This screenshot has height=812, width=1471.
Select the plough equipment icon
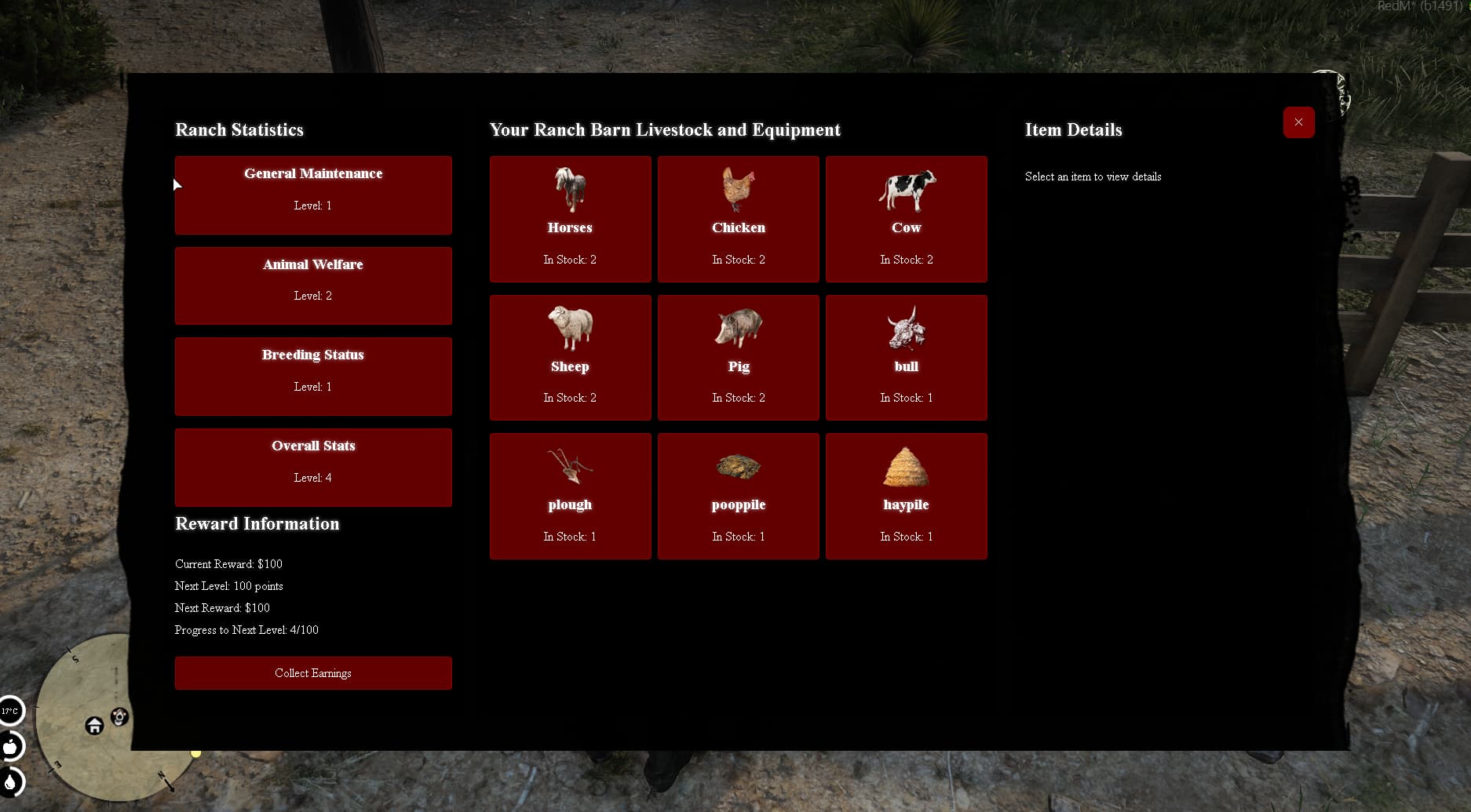[x=570, y=496]
